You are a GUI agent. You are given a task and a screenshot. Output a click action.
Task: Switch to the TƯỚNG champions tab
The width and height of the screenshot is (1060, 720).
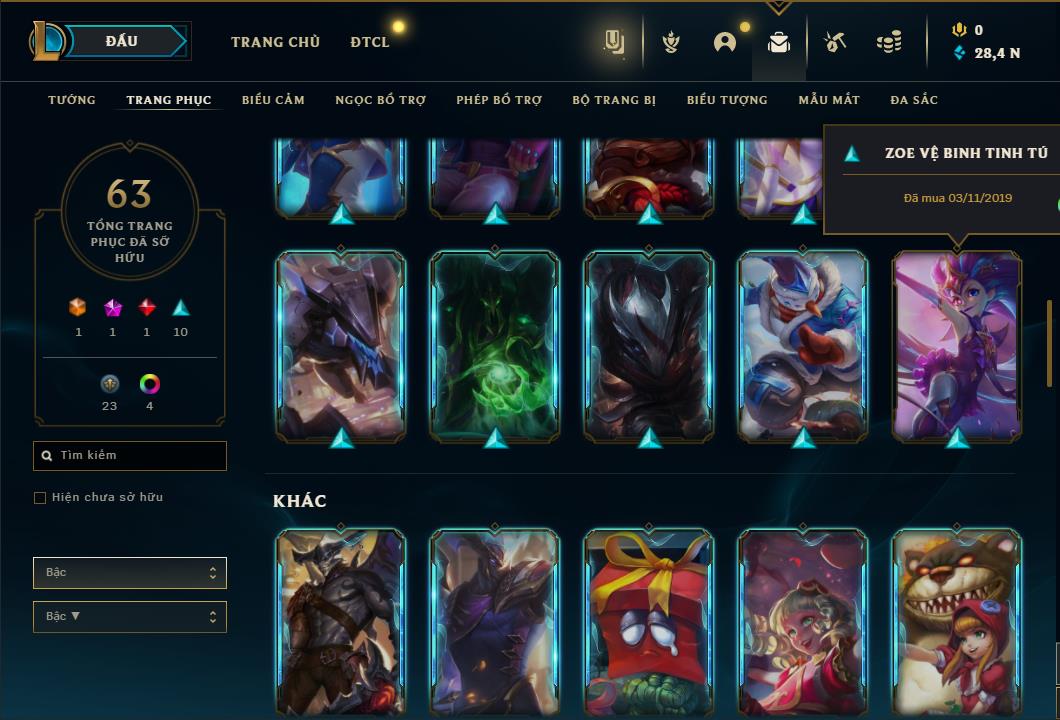point(72,100)
